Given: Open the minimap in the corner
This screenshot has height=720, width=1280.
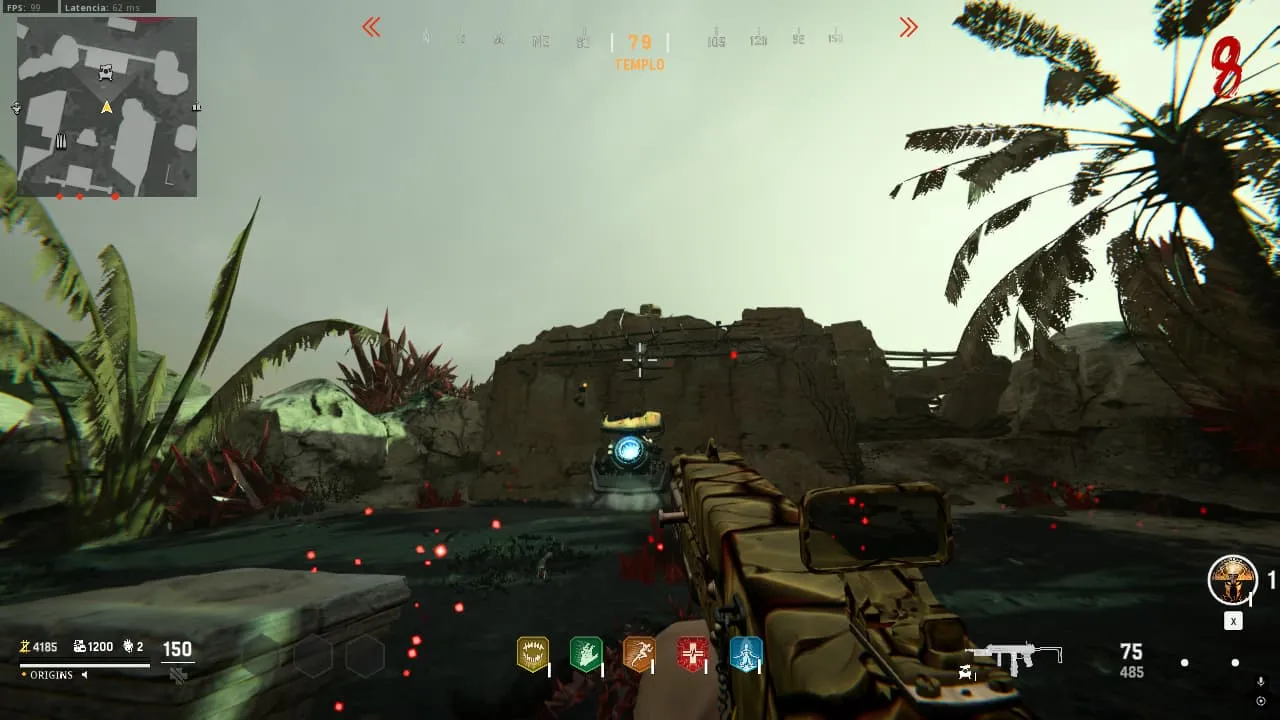Looking at the screenshot, I should pos(106,106).
